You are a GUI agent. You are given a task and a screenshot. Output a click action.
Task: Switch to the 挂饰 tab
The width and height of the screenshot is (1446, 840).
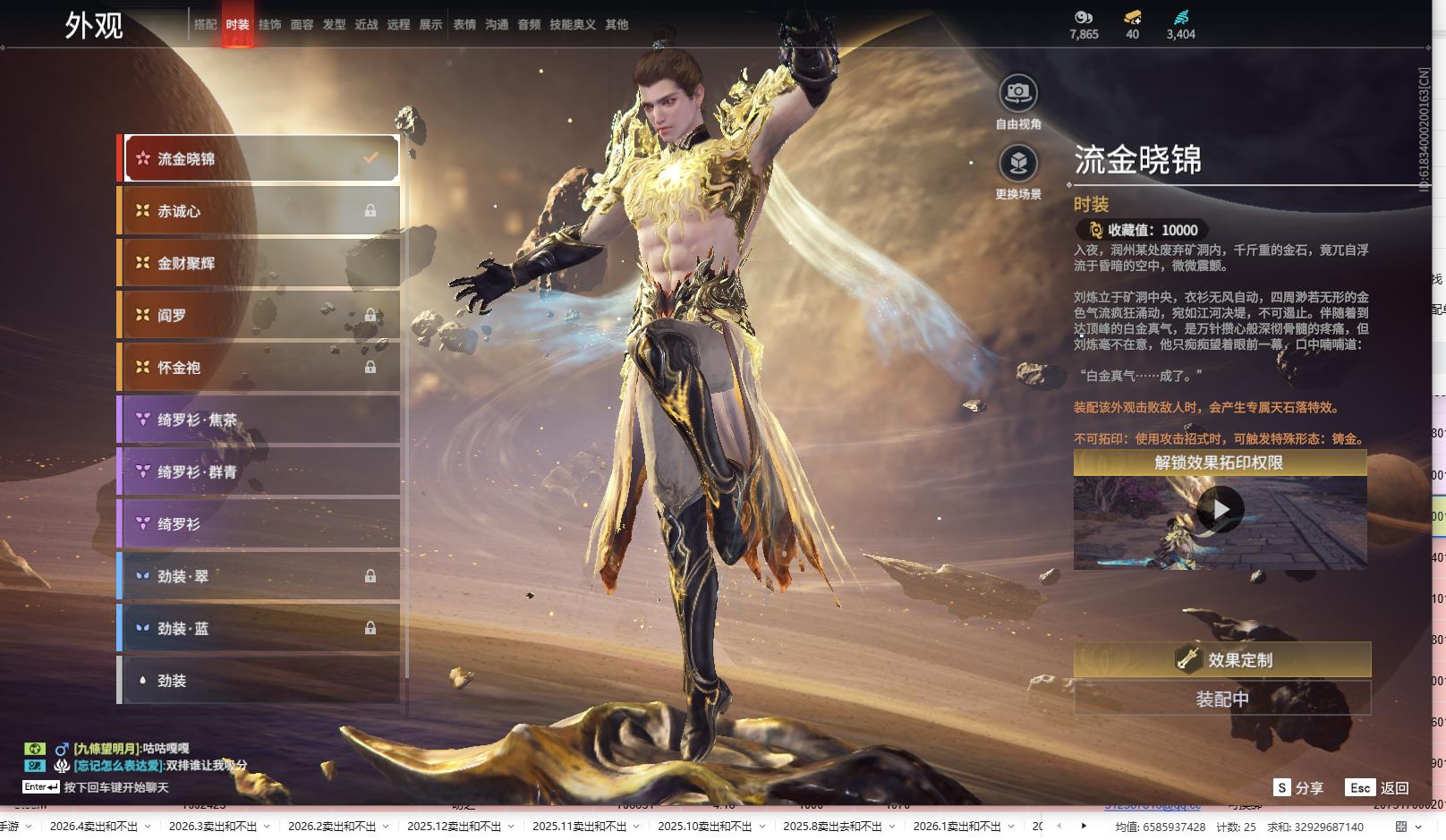[269, 25]
